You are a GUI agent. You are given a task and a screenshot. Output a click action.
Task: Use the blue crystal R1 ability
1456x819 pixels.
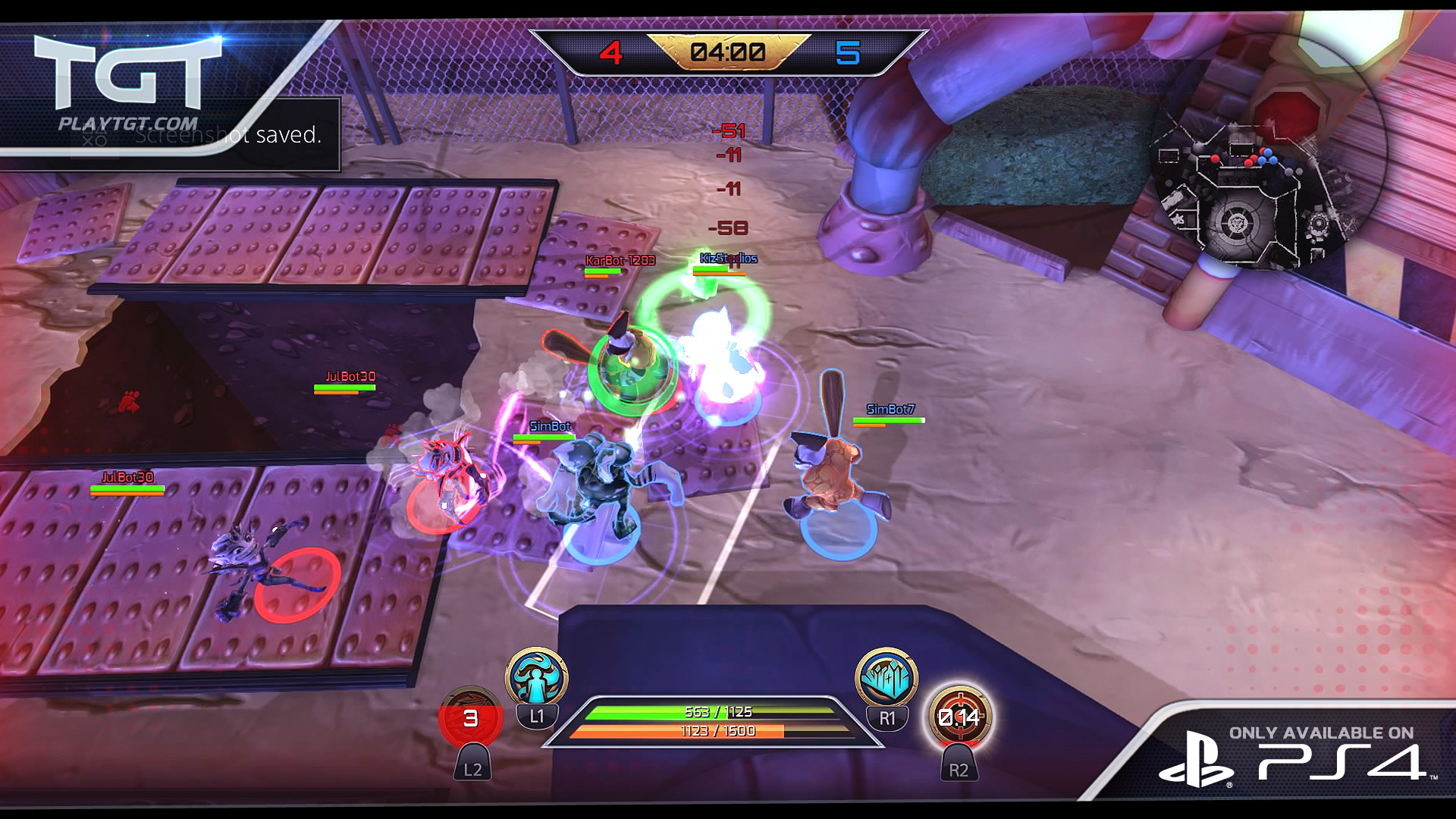pyautogui.click(x=886, y=678)
